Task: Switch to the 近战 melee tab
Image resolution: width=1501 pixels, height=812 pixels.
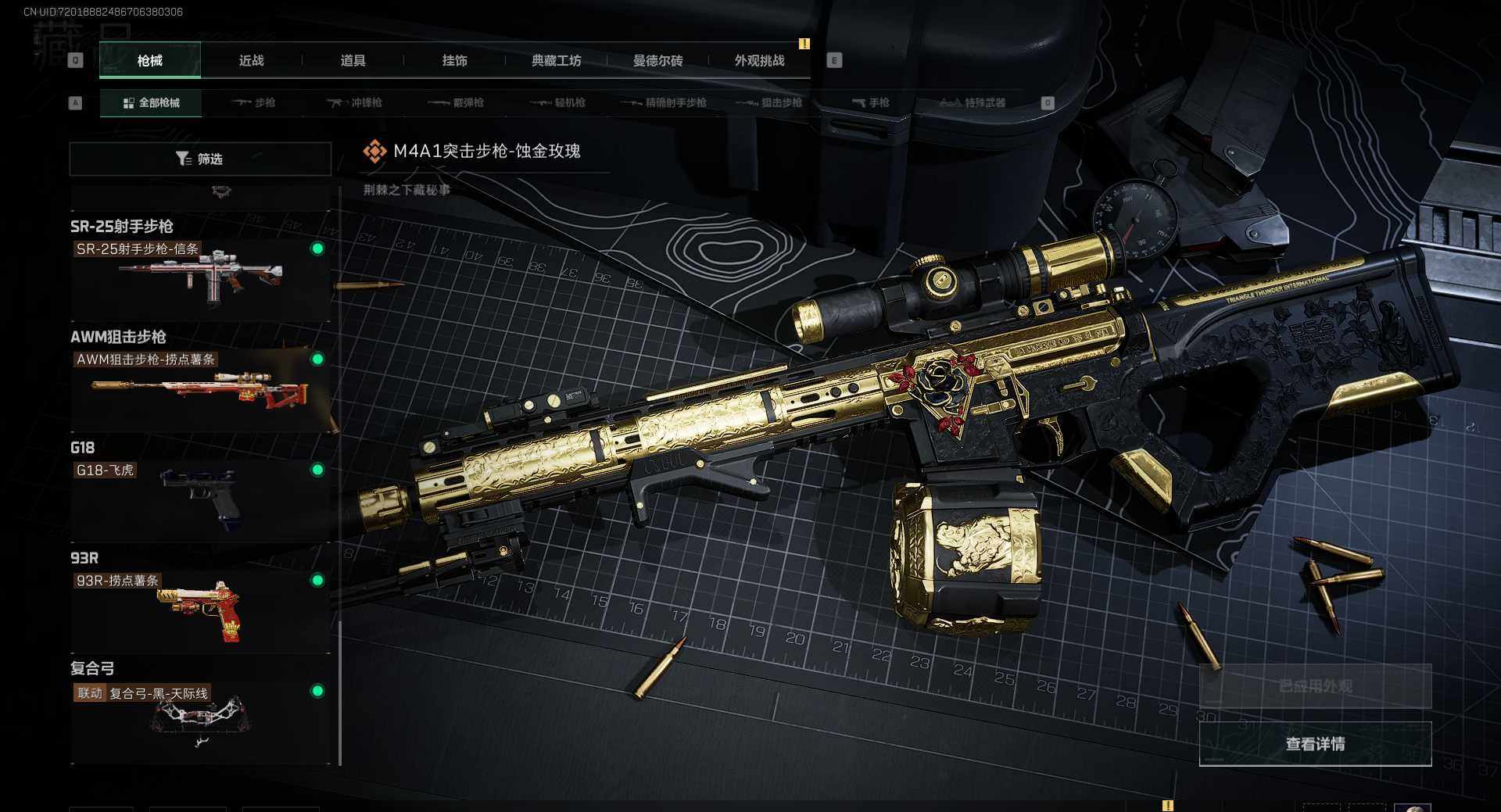Action: [251, 61]
